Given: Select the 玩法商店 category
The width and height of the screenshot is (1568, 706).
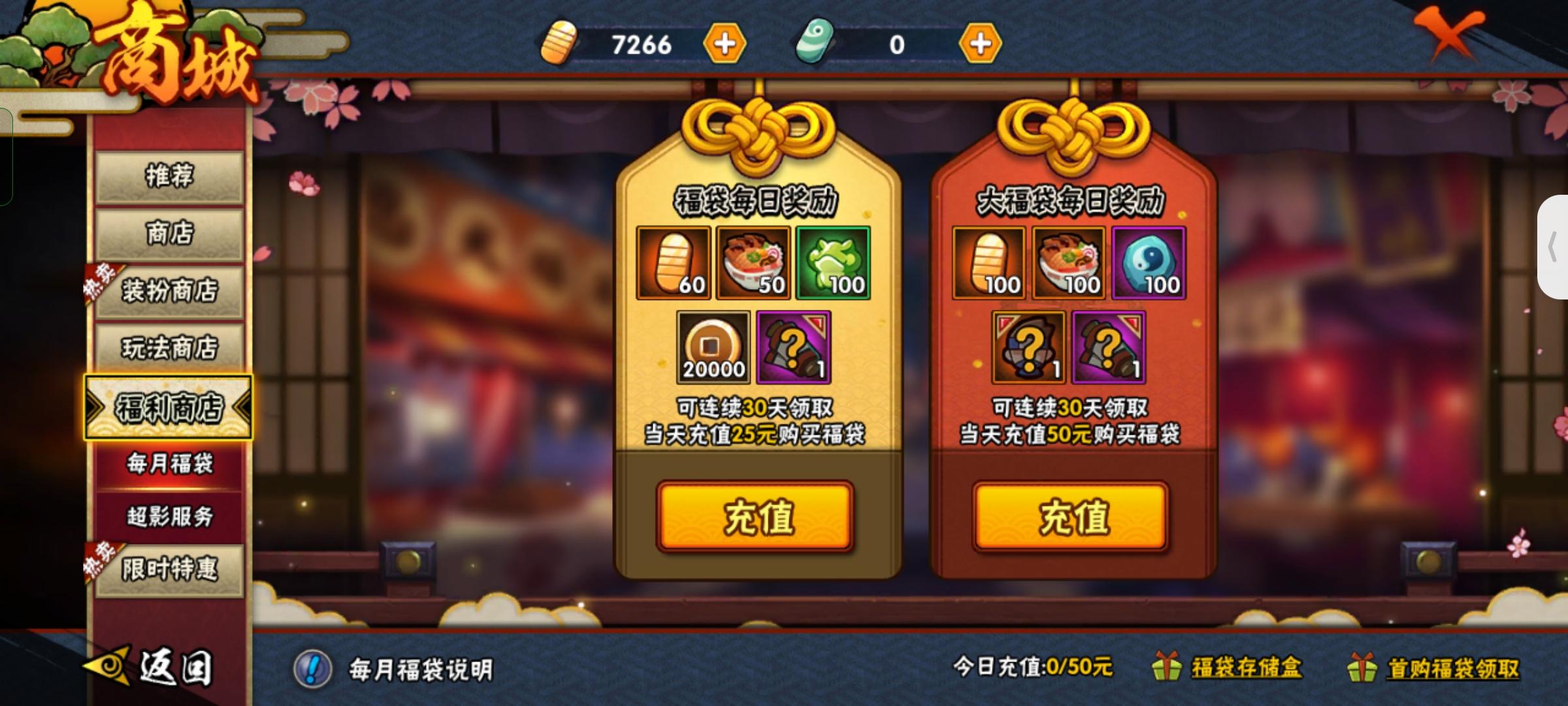Looking at the screenshot, I should tap(171, 348).
